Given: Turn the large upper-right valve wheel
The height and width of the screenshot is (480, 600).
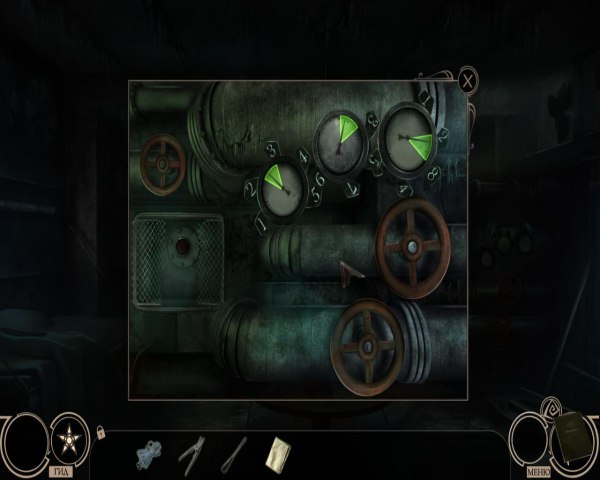Looking at the screenshot, I should (413, 246).
